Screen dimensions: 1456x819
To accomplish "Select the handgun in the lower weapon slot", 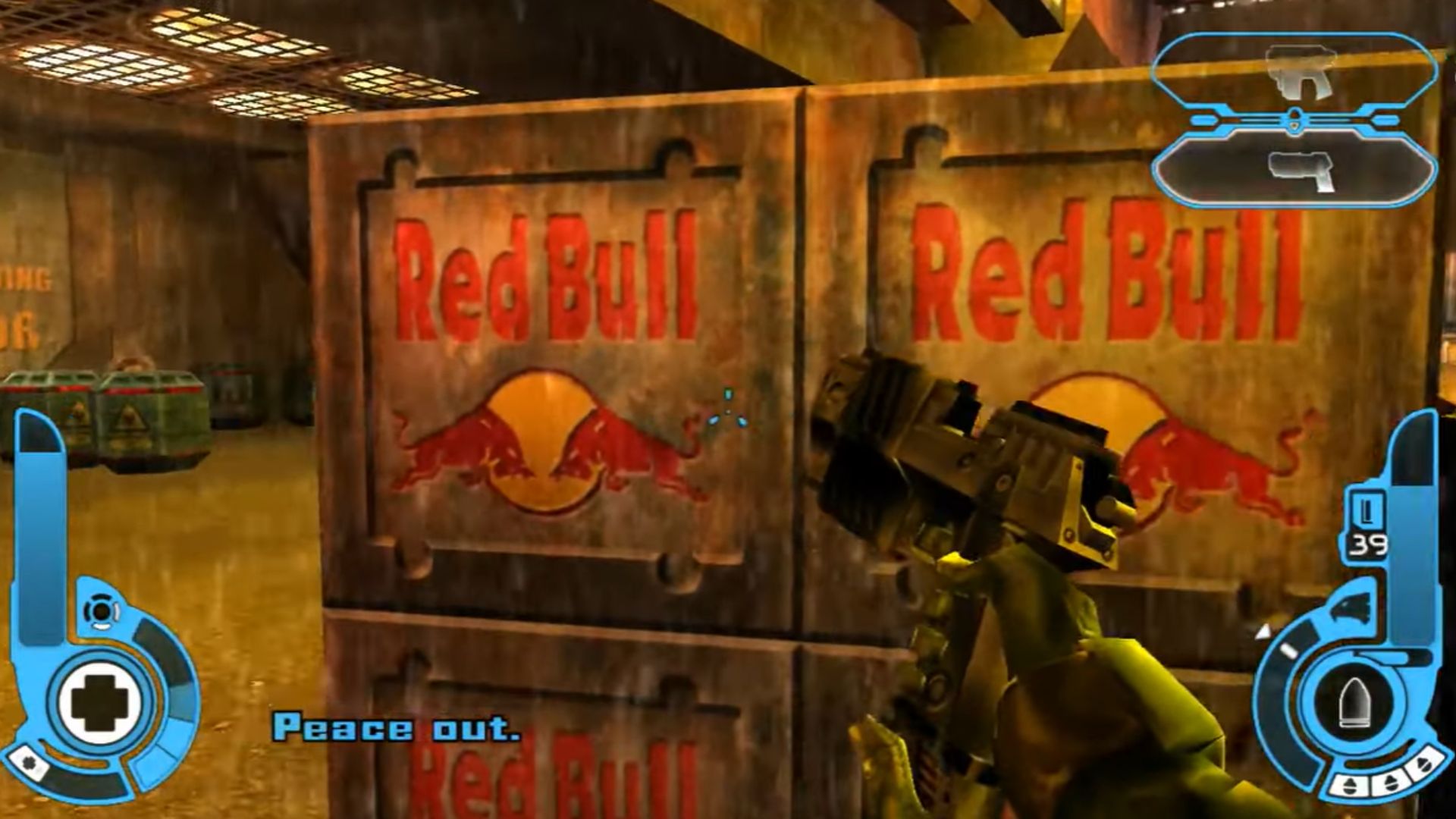I will coord(1302,173).
